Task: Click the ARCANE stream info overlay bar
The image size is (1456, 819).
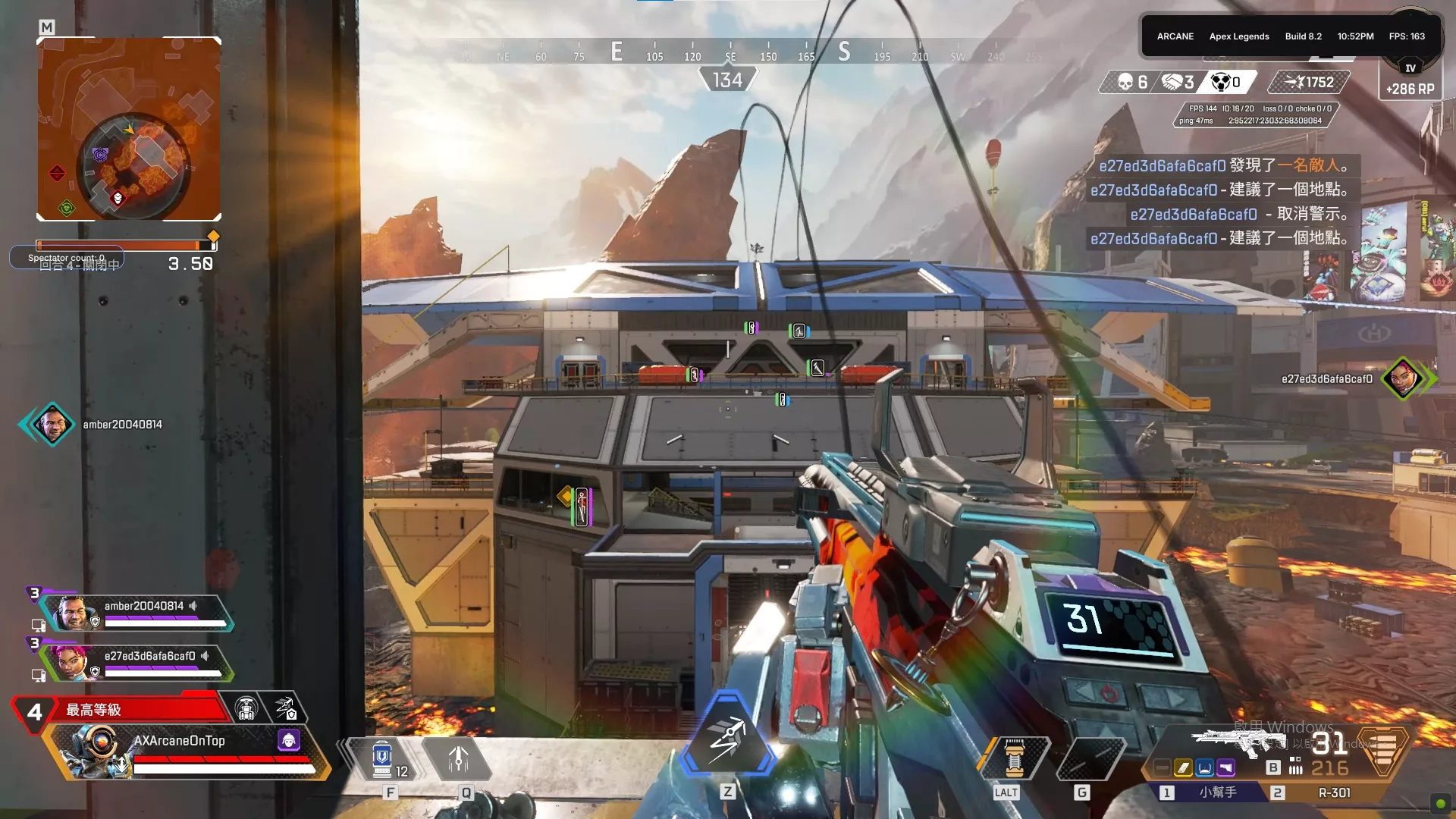Action: (x=1290, y=36)
